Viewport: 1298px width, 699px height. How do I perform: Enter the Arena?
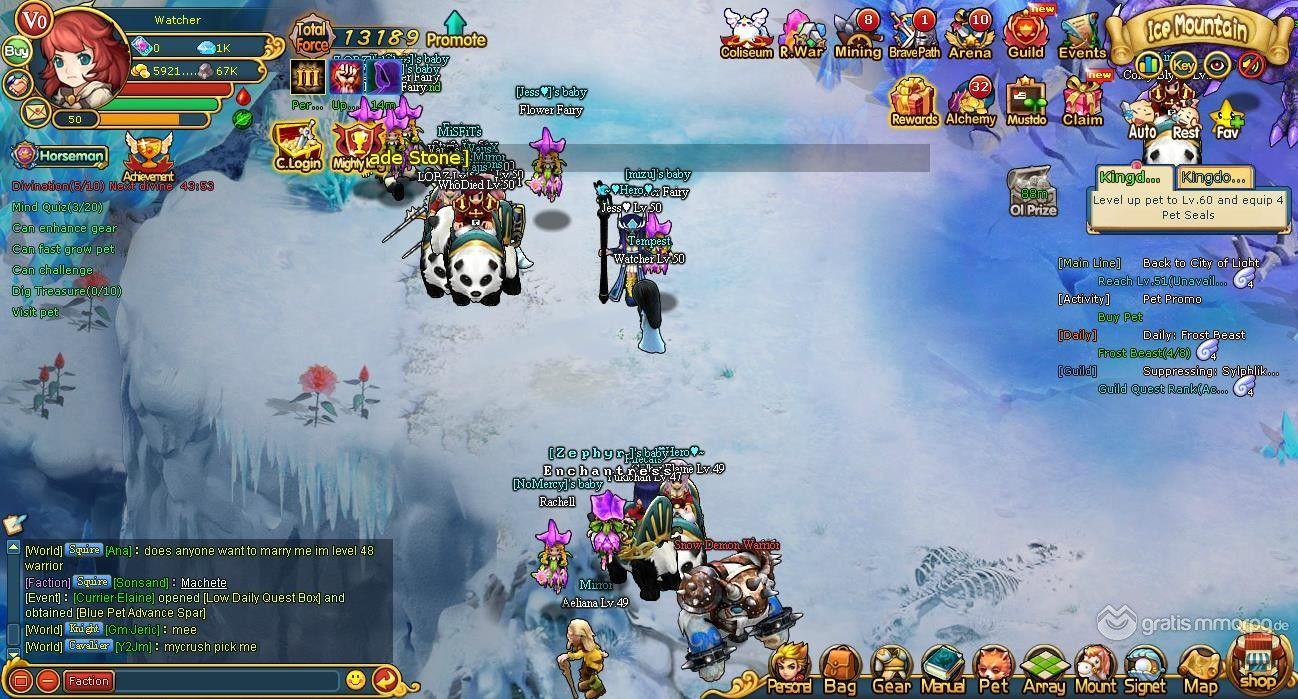point(968,34)
